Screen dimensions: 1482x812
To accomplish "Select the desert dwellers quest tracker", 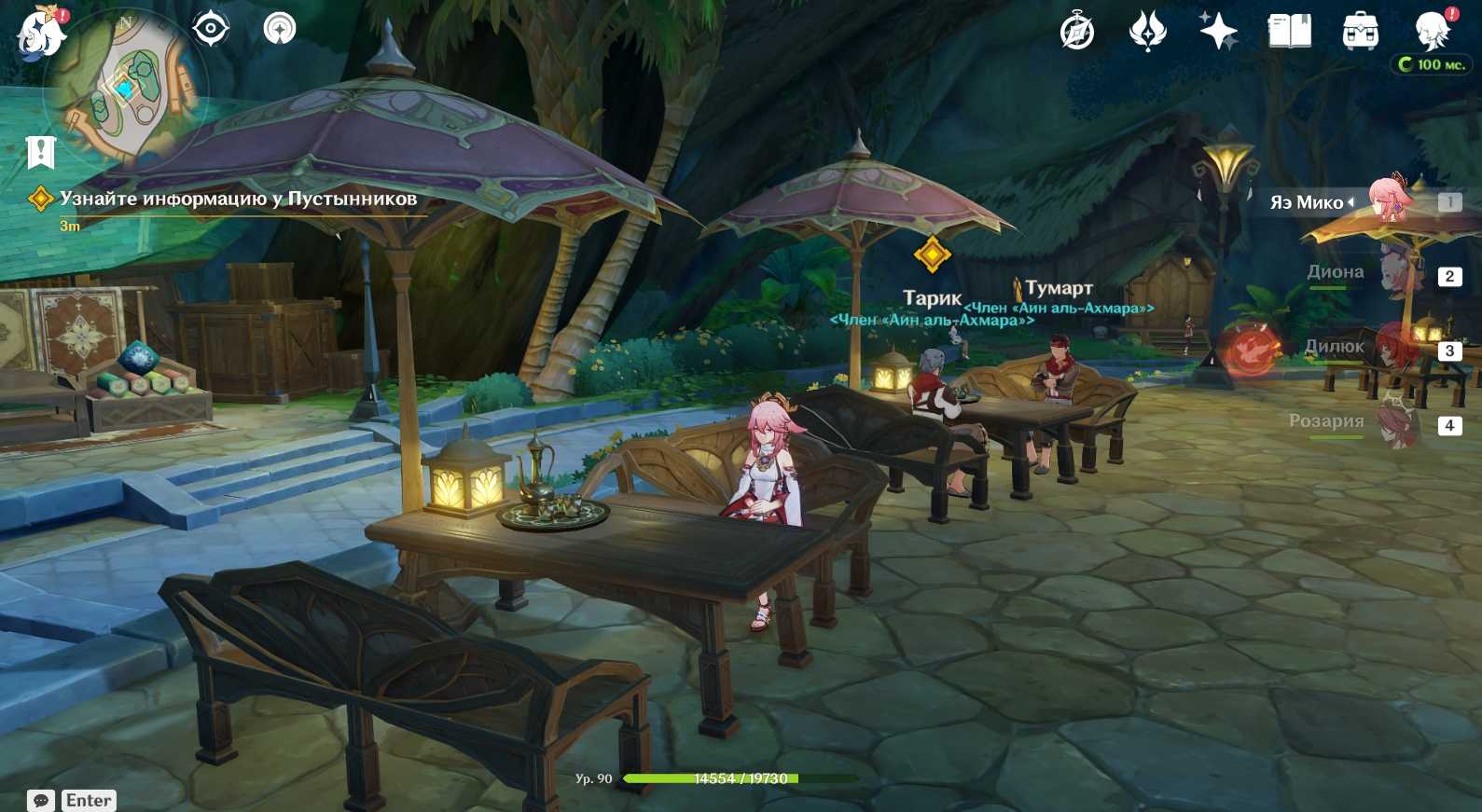I will coord(237,199).
